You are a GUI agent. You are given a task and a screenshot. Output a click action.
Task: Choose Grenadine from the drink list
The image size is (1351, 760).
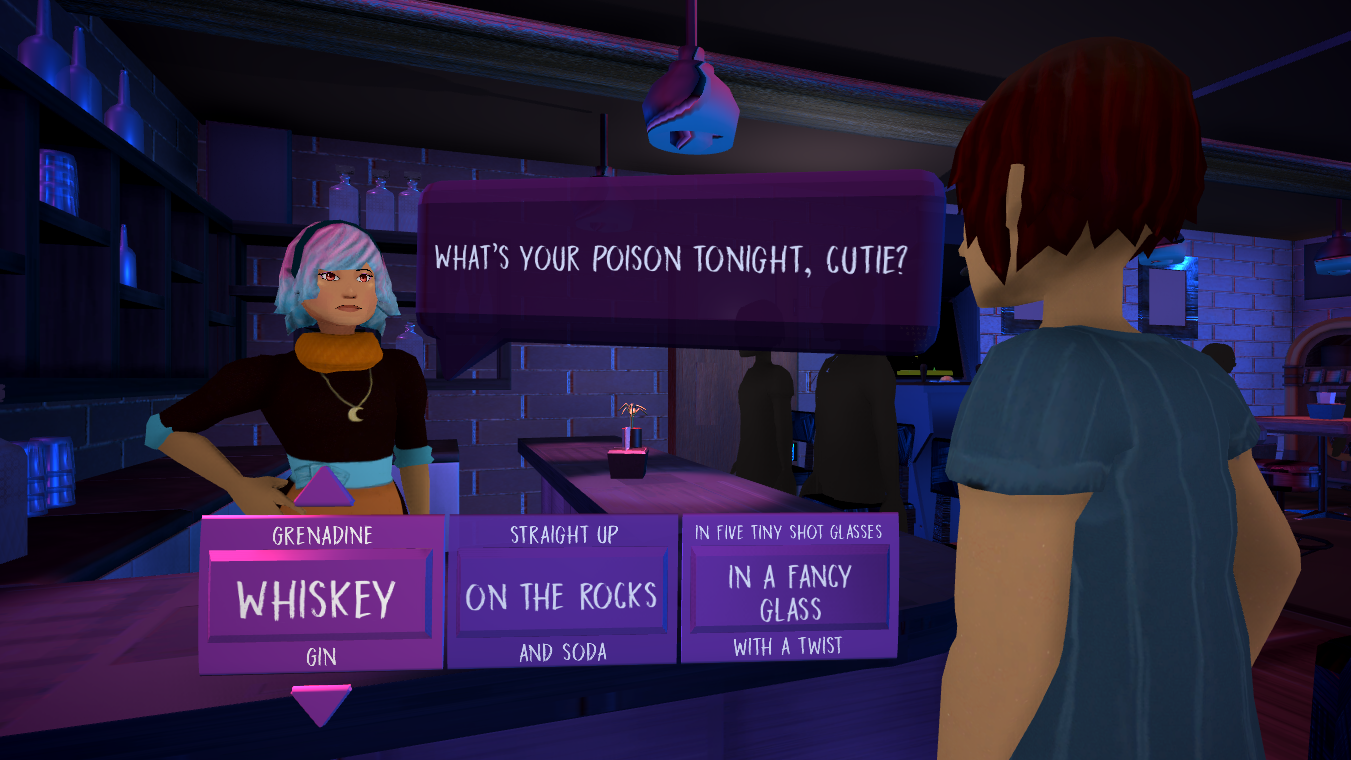pyautogui.click(x=322, y=536)
